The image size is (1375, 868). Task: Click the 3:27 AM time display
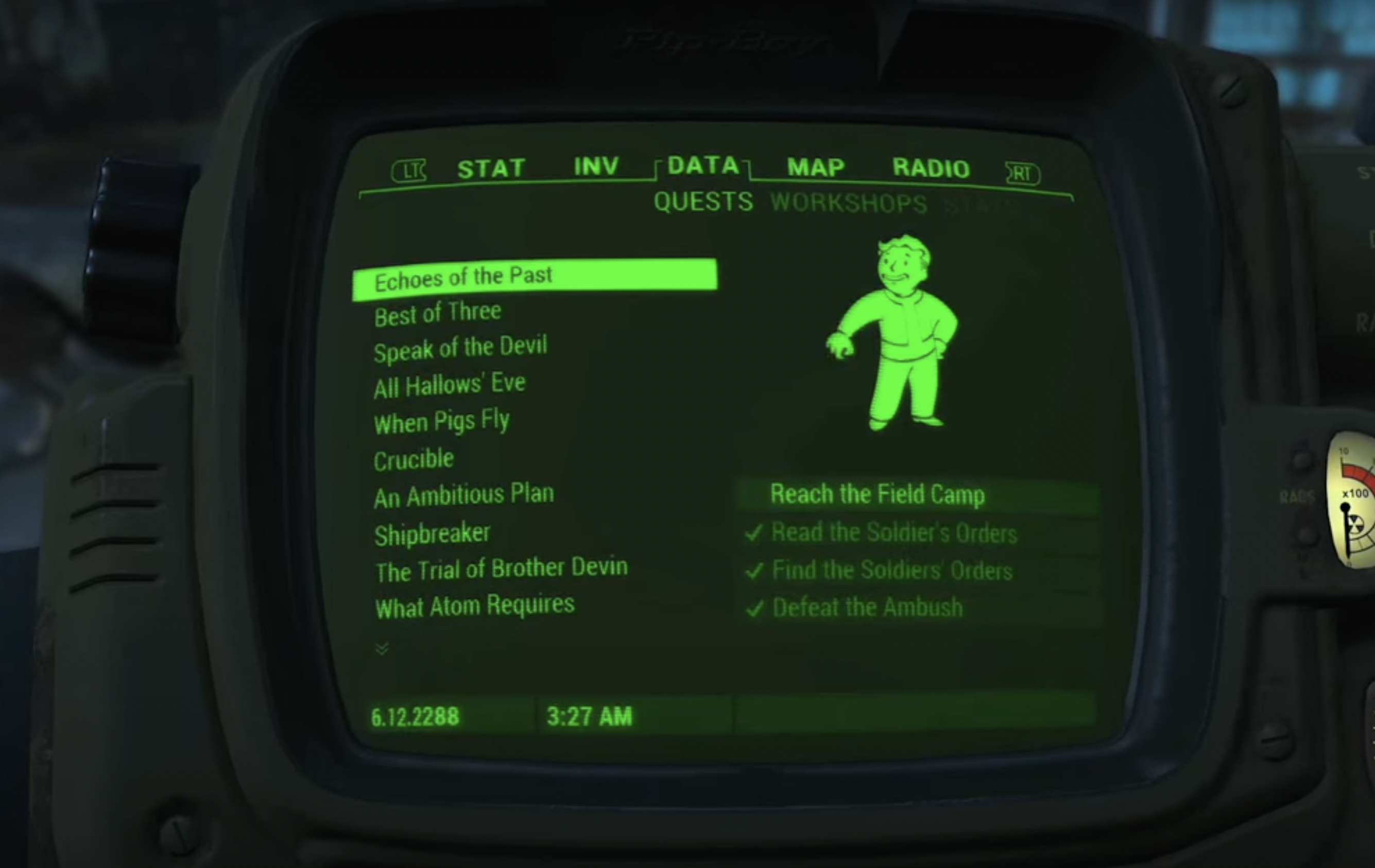coord(588,716)
